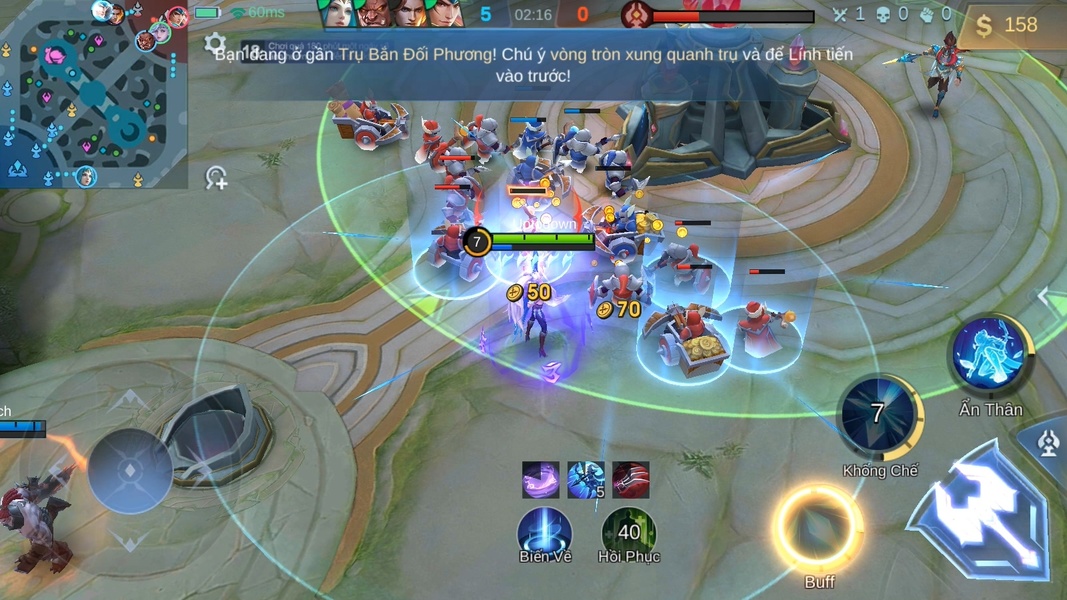Tap the target-plus icon below the minimap
This screenshot has width=1067, height=600.
pos(216,178)
